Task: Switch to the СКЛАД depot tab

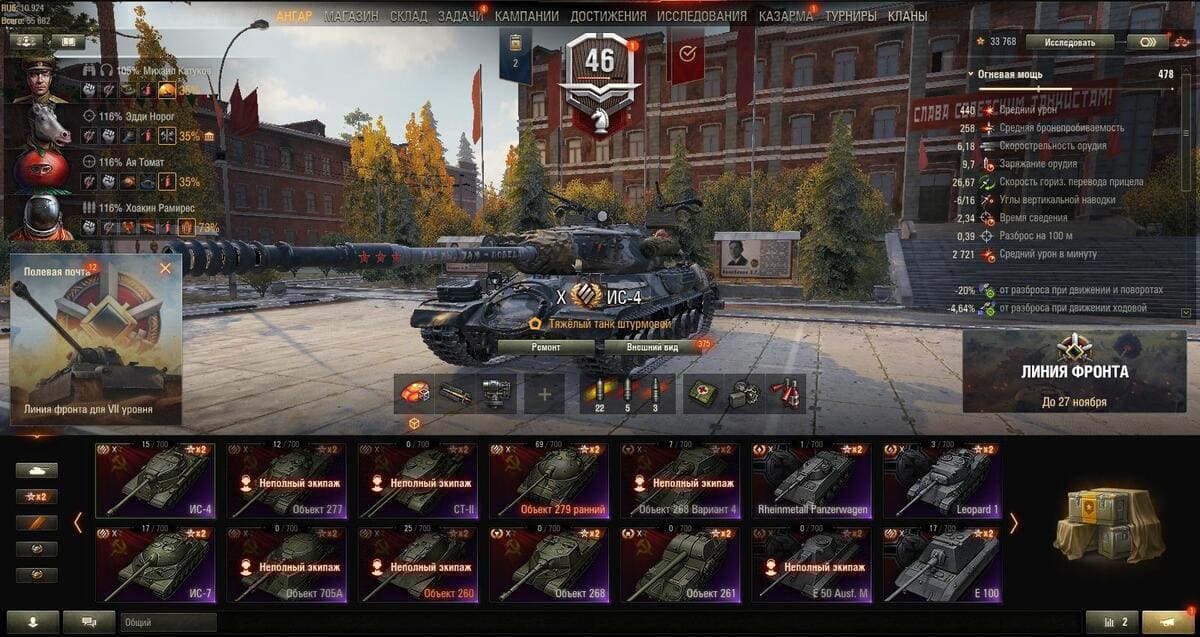Action: coord(408,16)
